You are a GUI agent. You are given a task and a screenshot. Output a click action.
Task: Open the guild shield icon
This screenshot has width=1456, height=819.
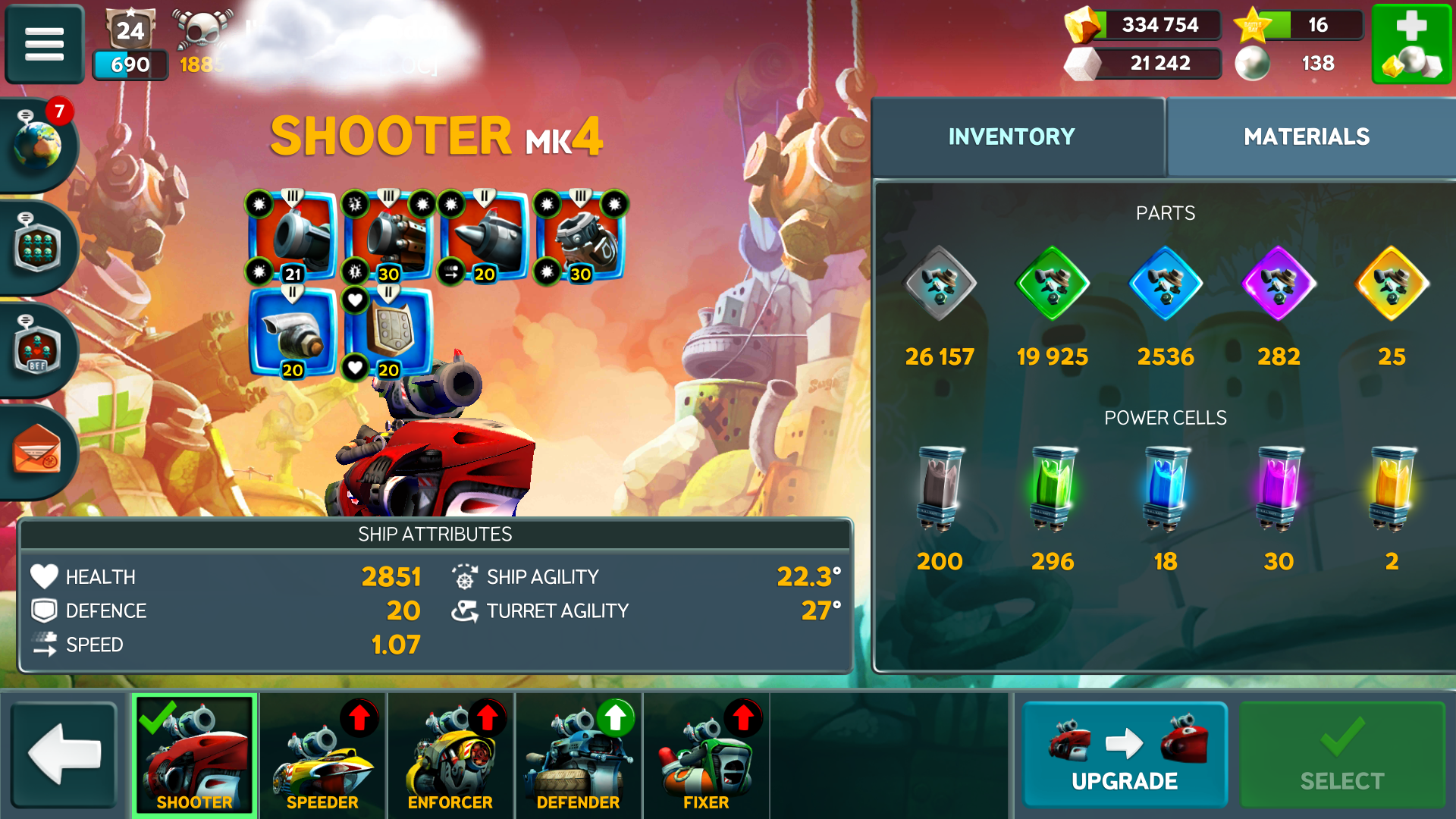pos(38,246)
